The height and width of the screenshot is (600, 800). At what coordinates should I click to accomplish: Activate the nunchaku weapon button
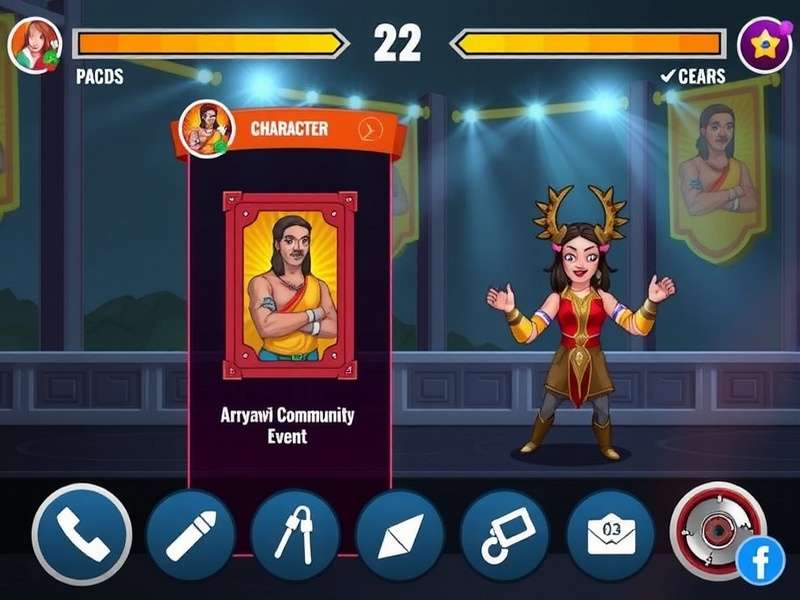coord(295,536)
